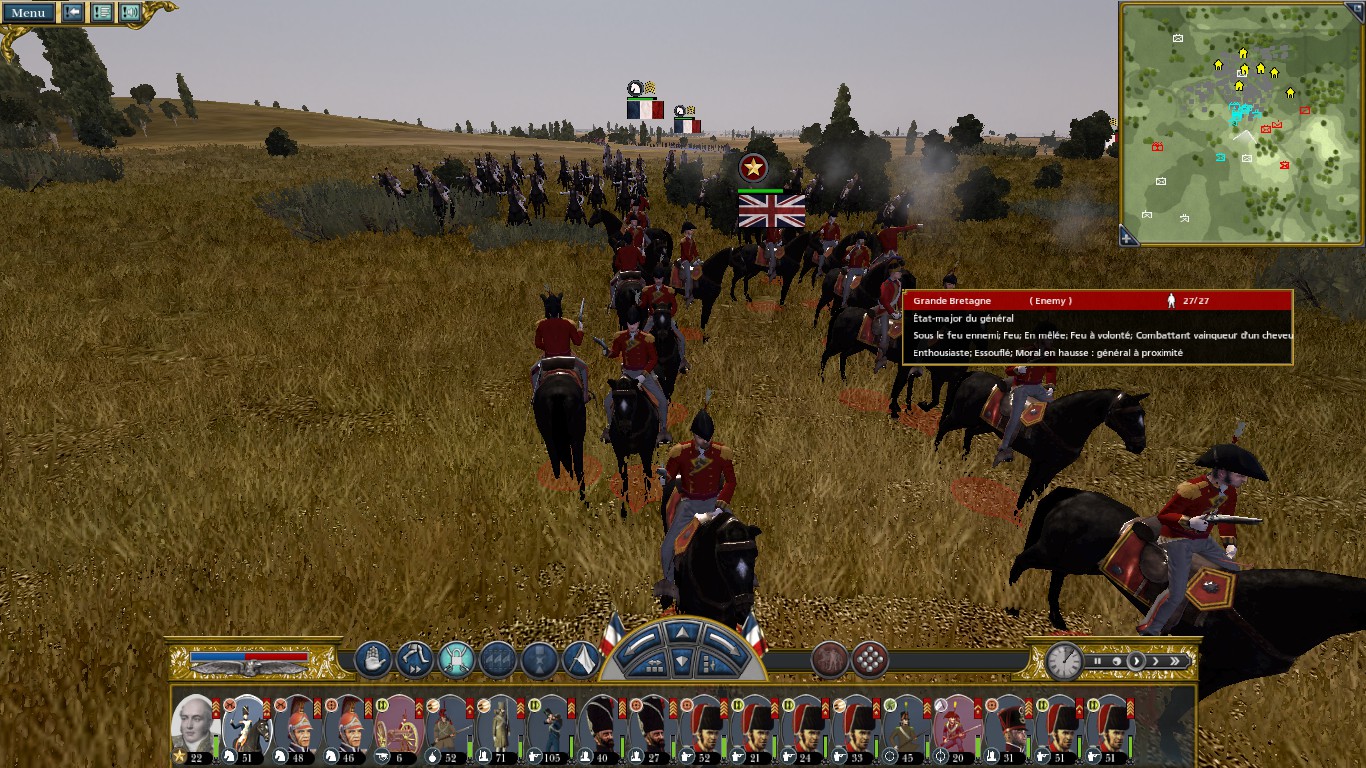Toggle the run legs order
The width and height of the screenshot is (1366, 768).
tap(414, 659)
